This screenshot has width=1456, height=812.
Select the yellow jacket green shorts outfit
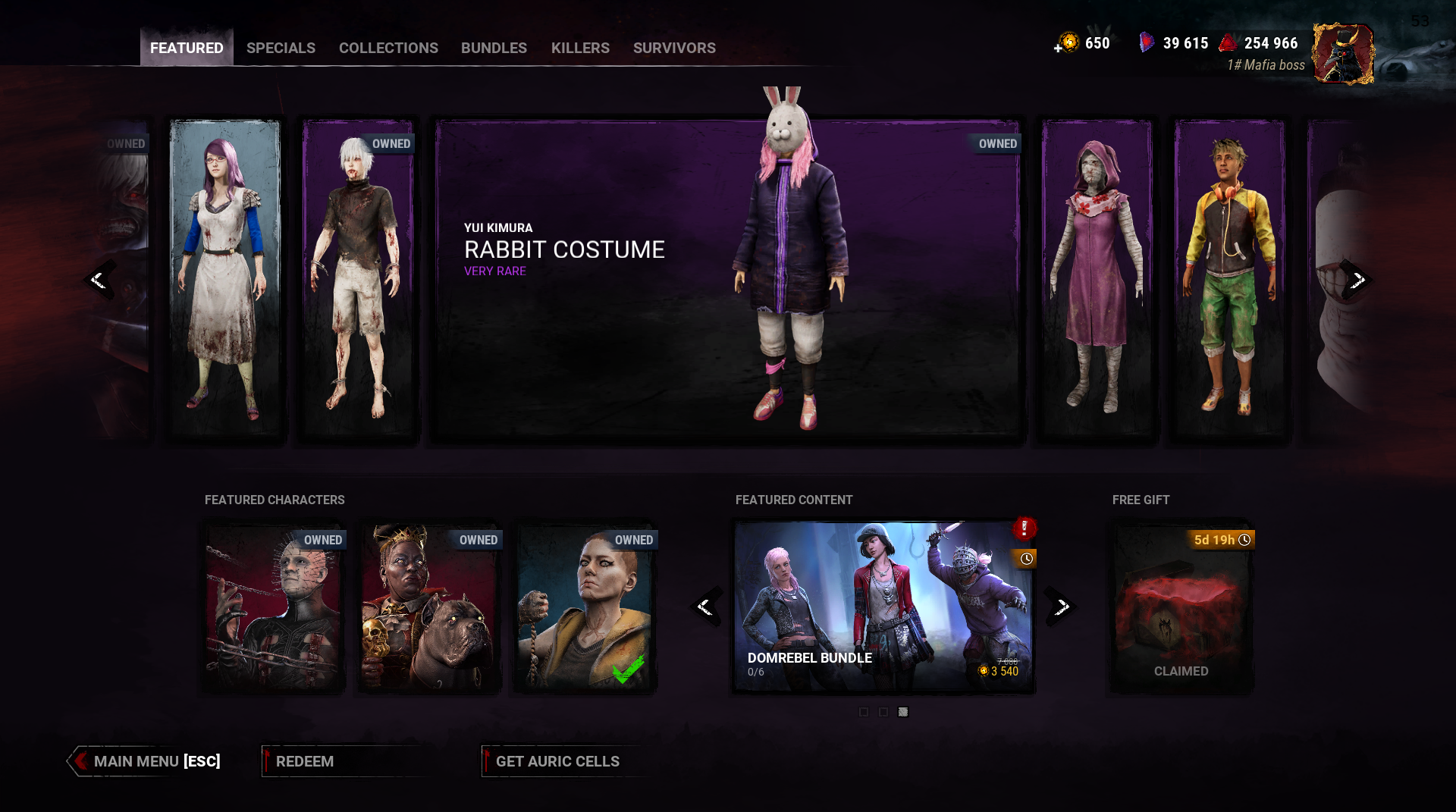1229,278
